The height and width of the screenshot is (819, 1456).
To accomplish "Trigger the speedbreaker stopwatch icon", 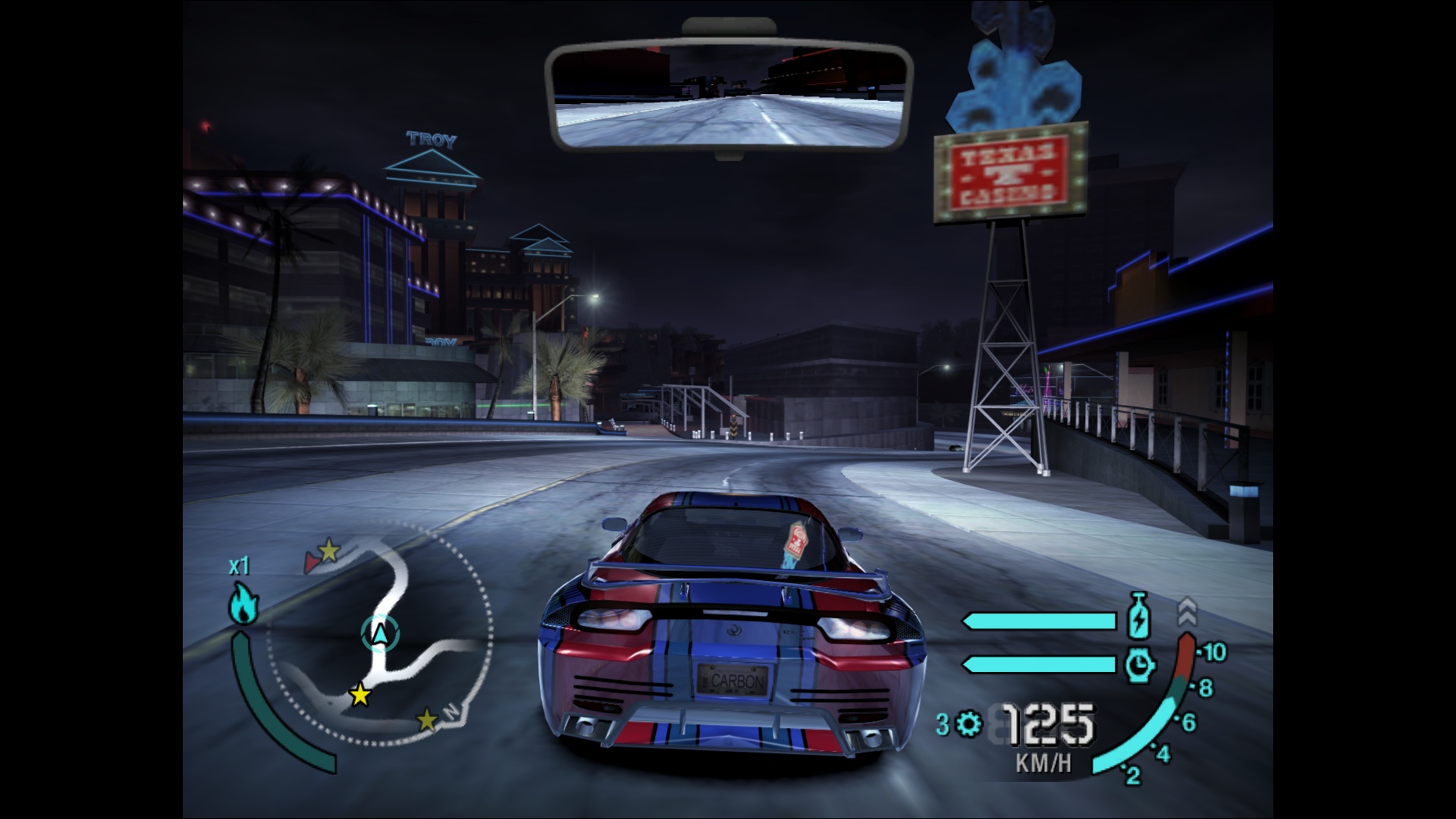I will pyautogui.click(x=1140, y=665).
